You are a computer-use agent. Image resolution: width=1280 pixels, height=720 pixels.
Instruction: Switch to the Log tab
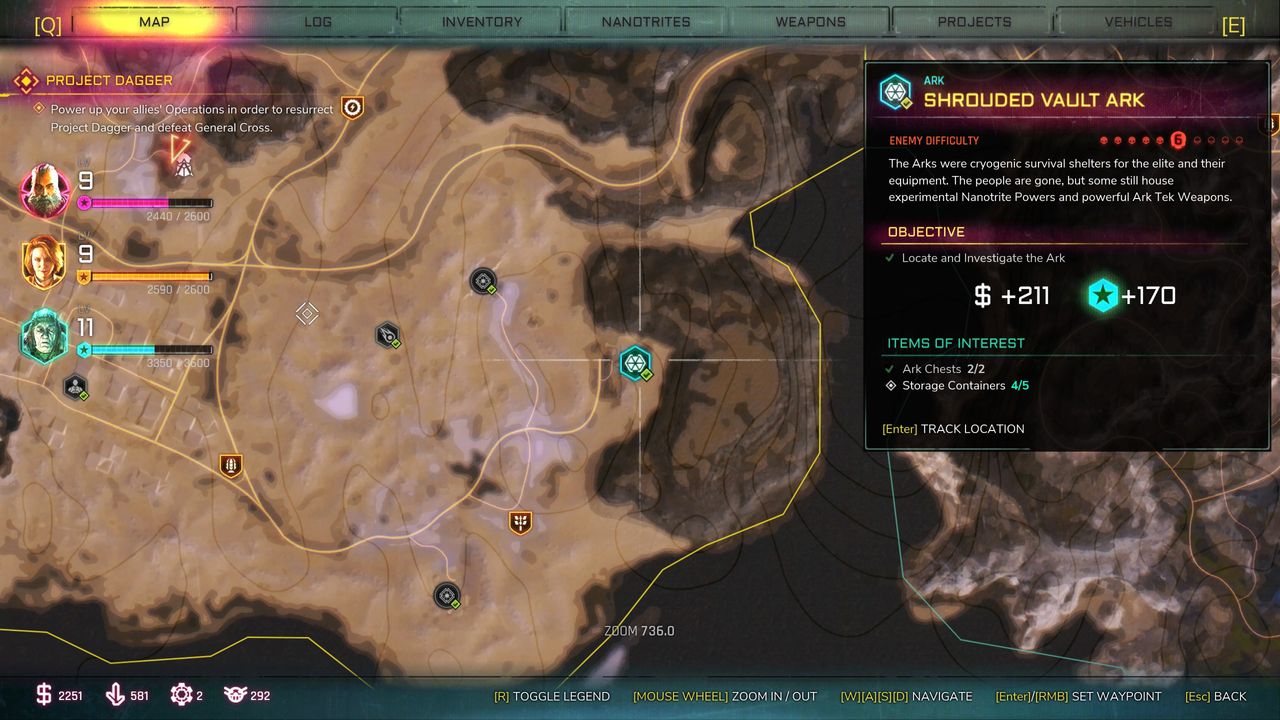318,21
